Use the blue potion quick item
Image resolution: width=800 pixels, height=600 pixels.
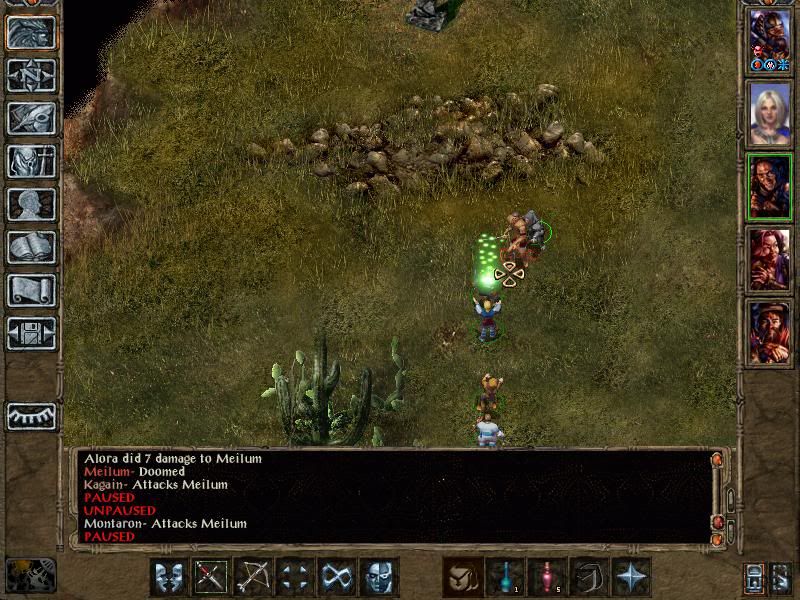click(x=504, y=577)
